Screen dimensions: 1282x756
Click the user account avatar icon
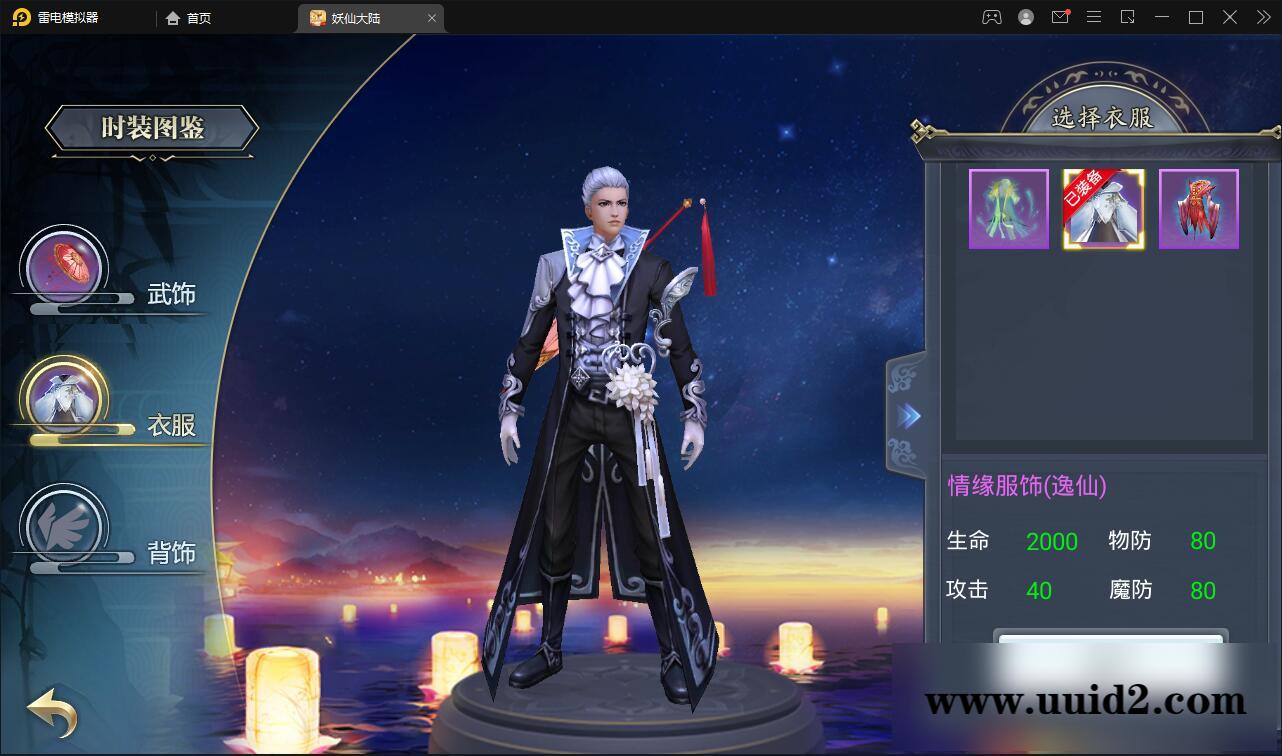click(x=1024, y=17)
